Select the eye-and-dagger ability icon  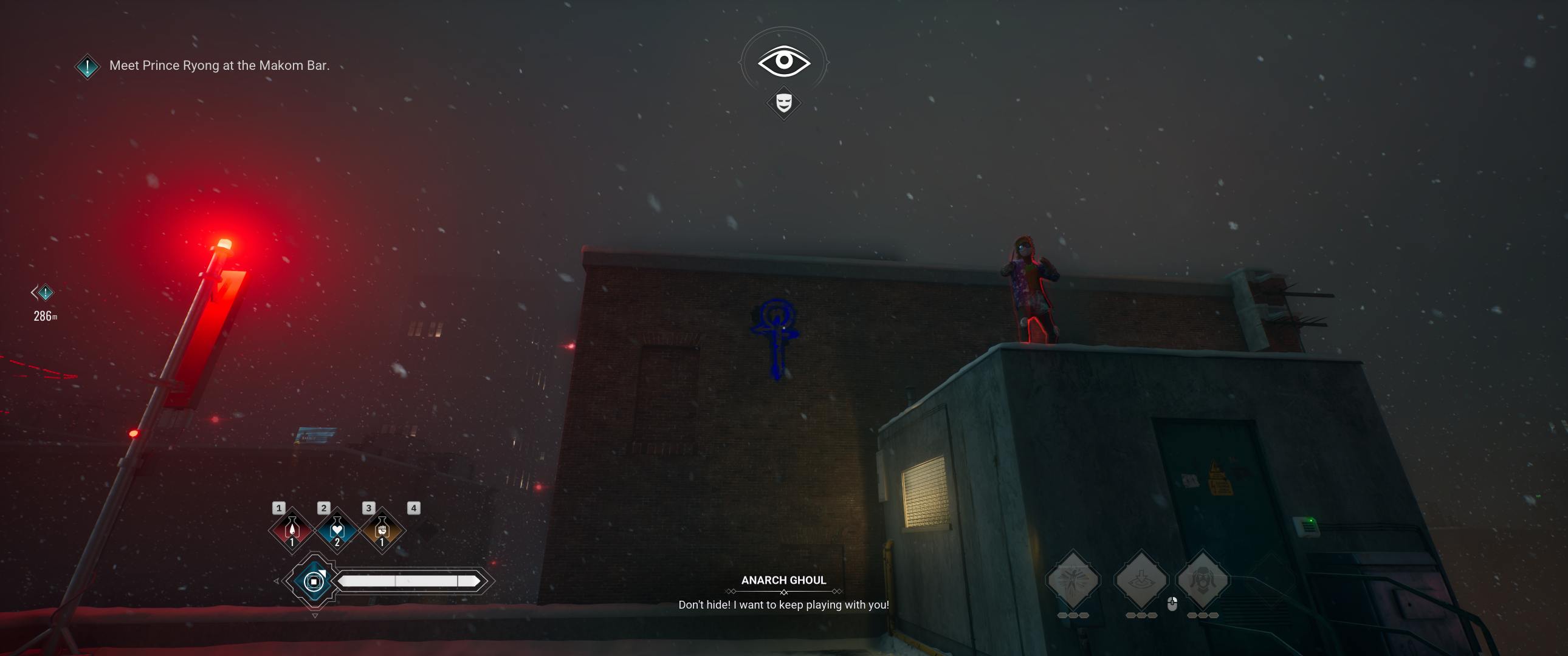pyautogui.click(x=1142, y=578)
